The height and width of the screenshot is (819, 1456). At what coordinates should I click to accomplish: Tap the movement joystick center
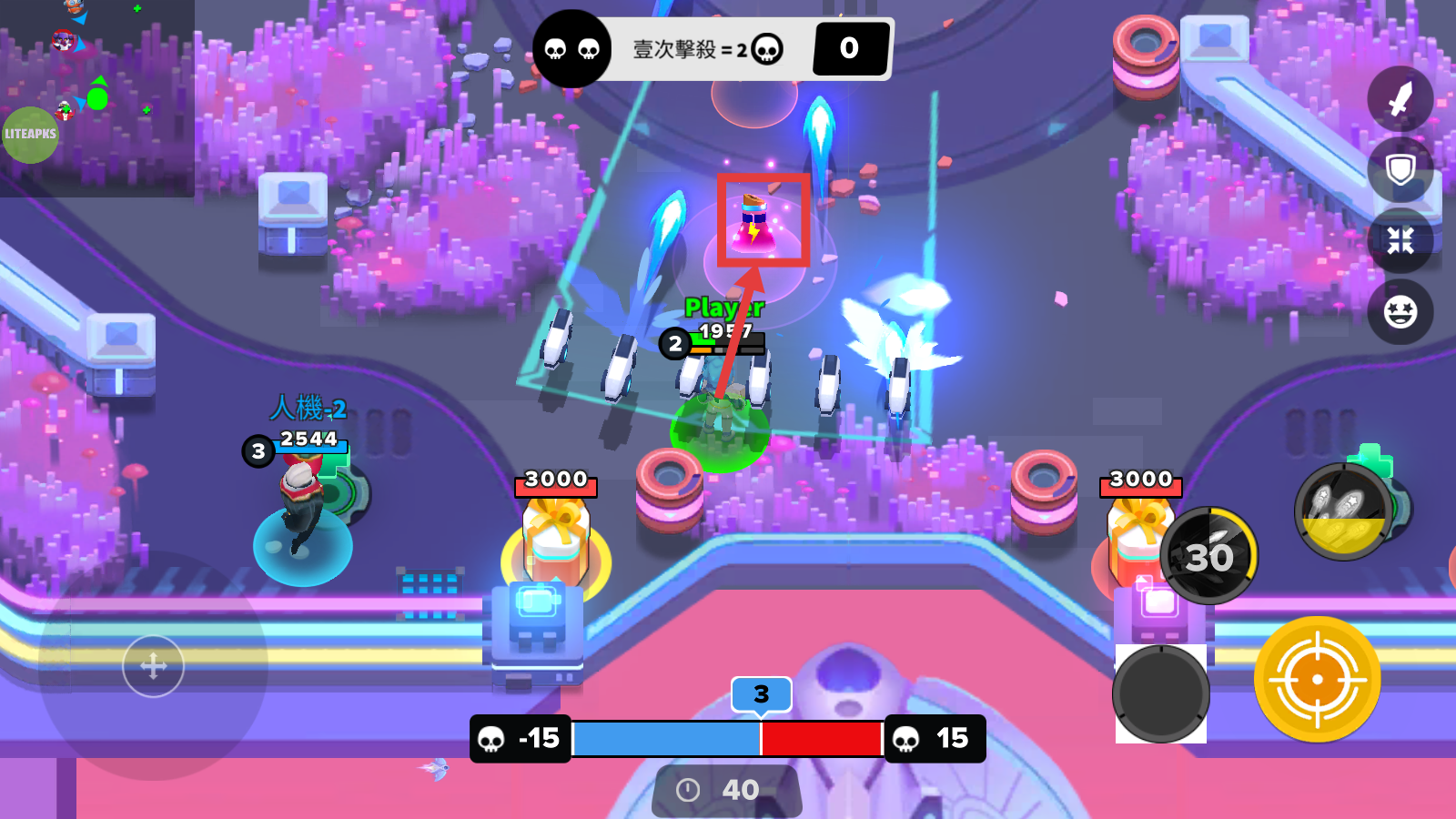coord(153,666)
